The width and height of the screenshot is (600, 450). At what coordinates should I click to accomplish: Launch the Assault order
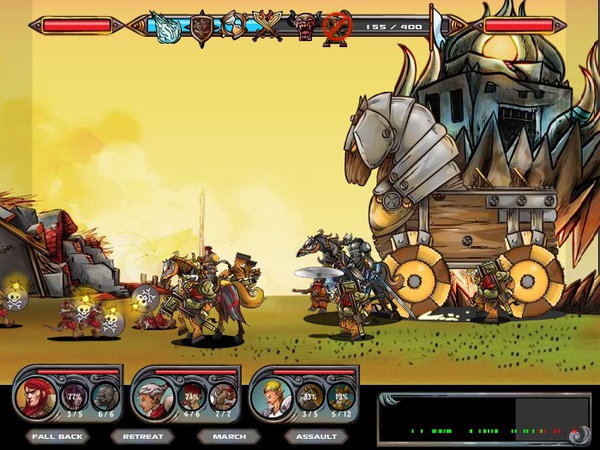coord(316,436)
